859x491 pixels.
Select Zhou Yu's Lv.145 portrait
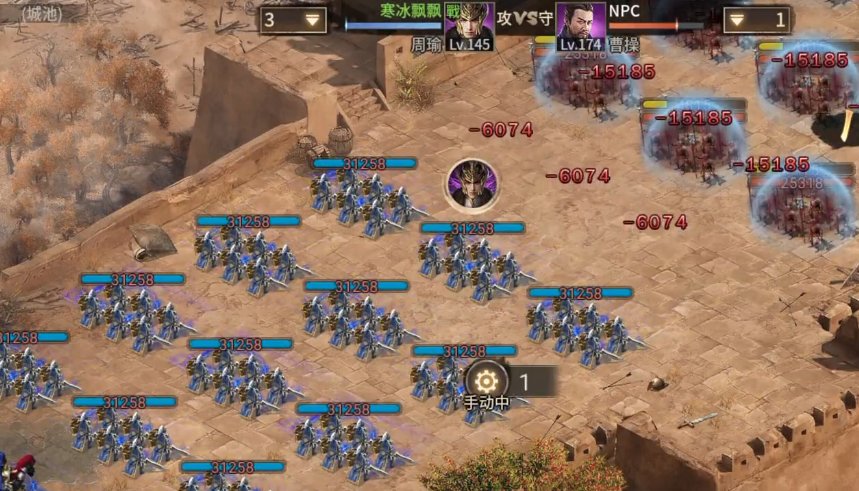coord(469,25)
